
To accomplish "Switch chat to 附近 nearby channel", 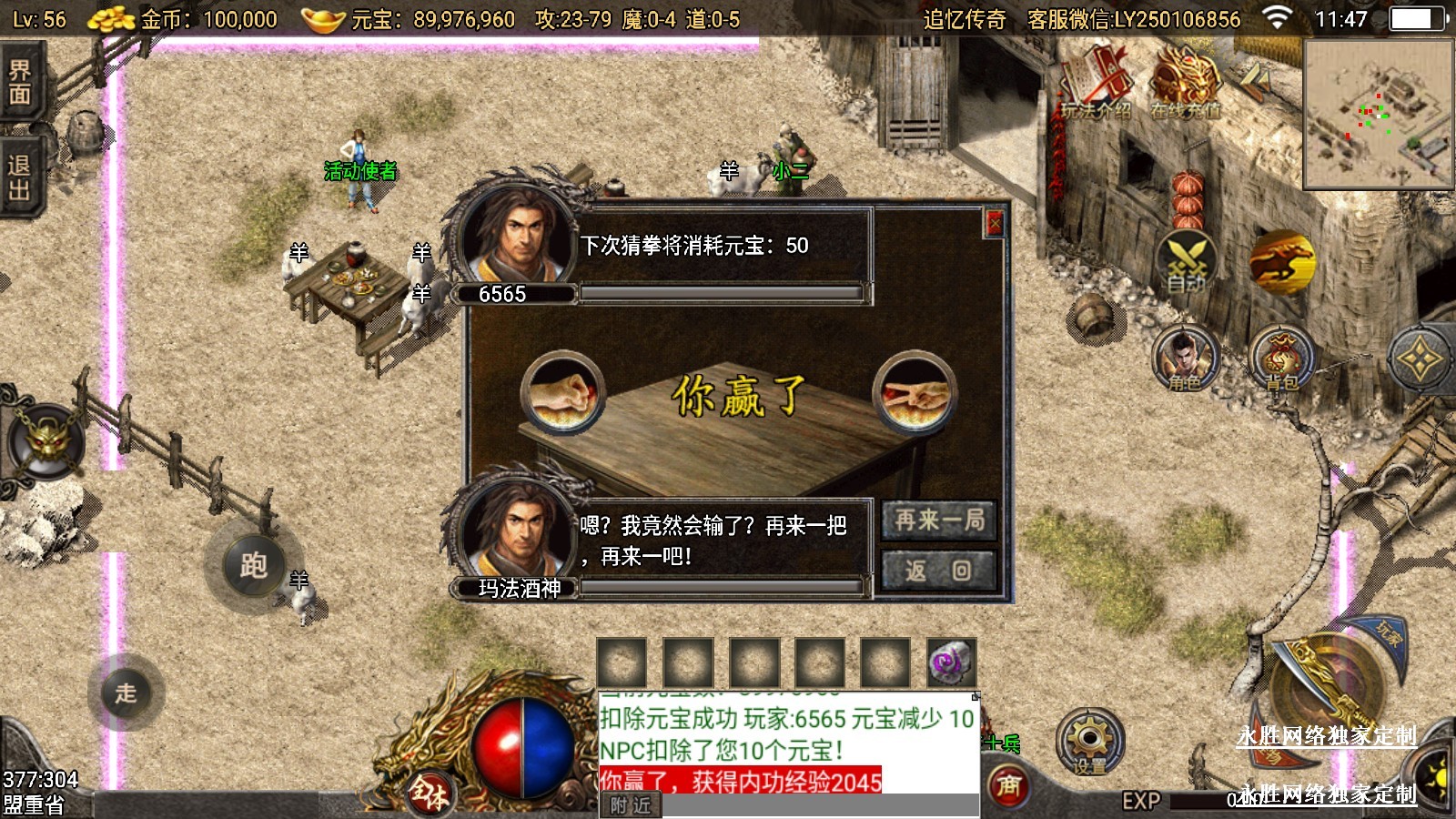I will point(631,805).
